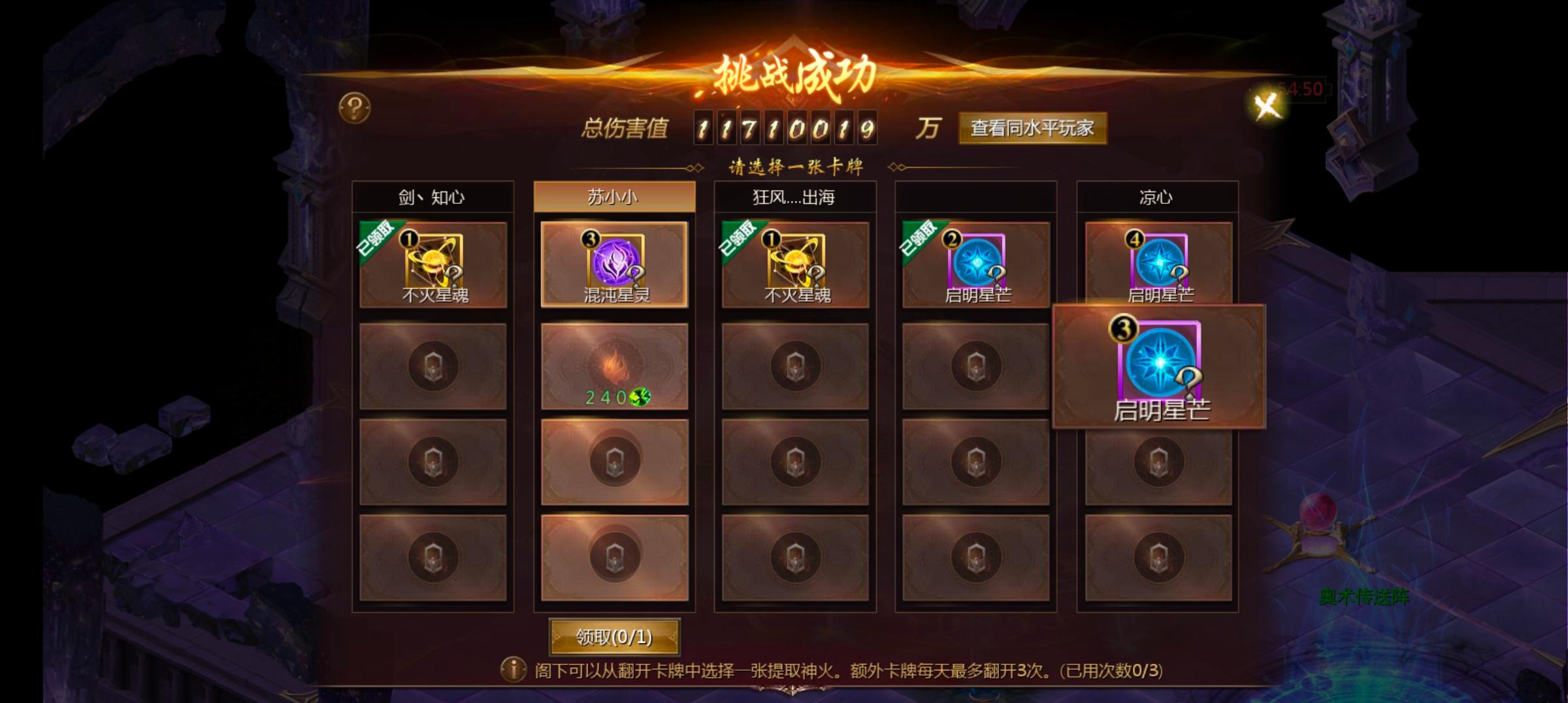Image resolution: width=1568 pixels, height=703 pixels.
Task: Select the 启明星芒 card in the fourth column
Action: (x=973, y=265)
